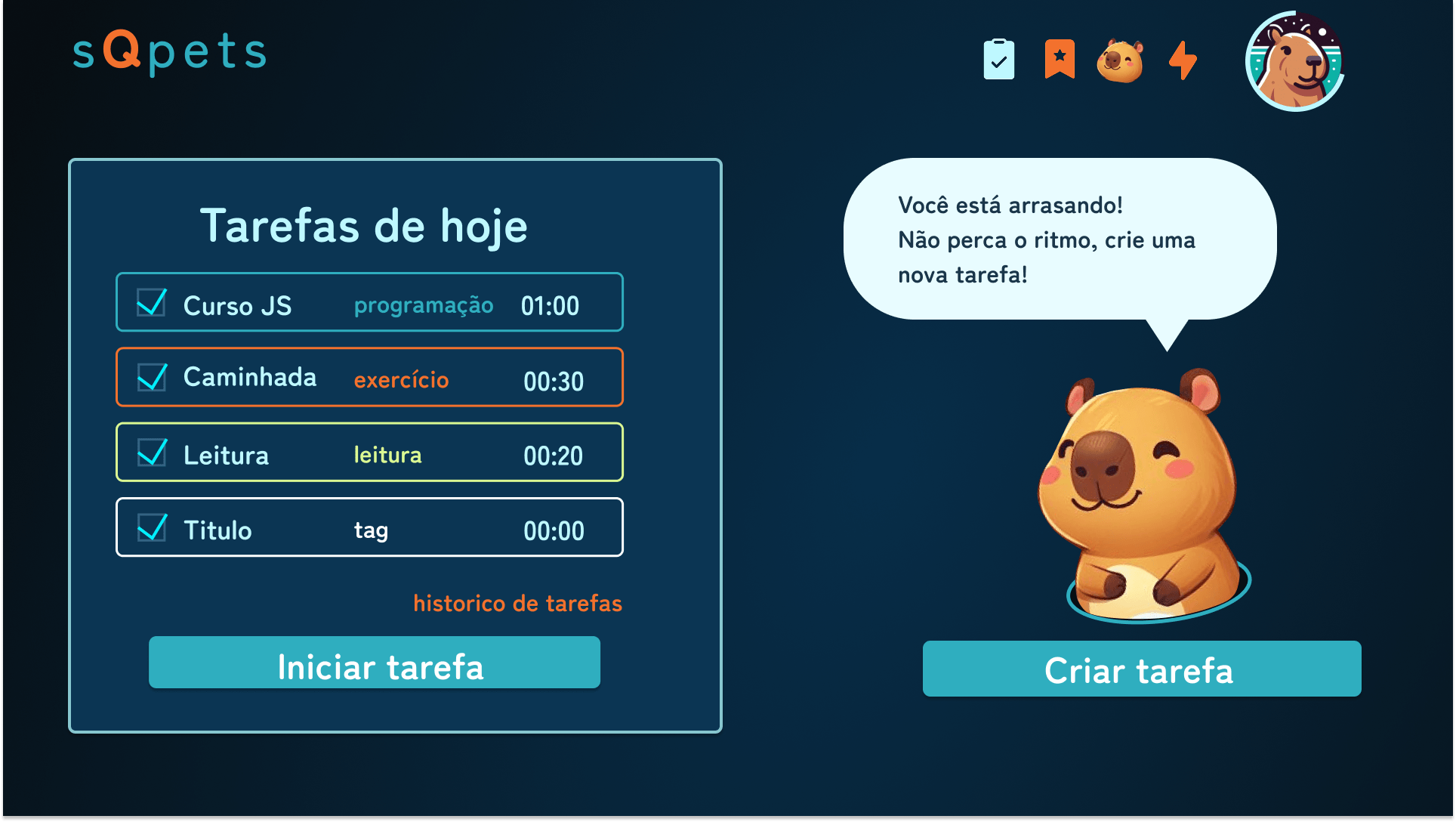Select the Caminhada task's exercício tag
This screenshot has width=1456, height=822.
click(401, 379)
